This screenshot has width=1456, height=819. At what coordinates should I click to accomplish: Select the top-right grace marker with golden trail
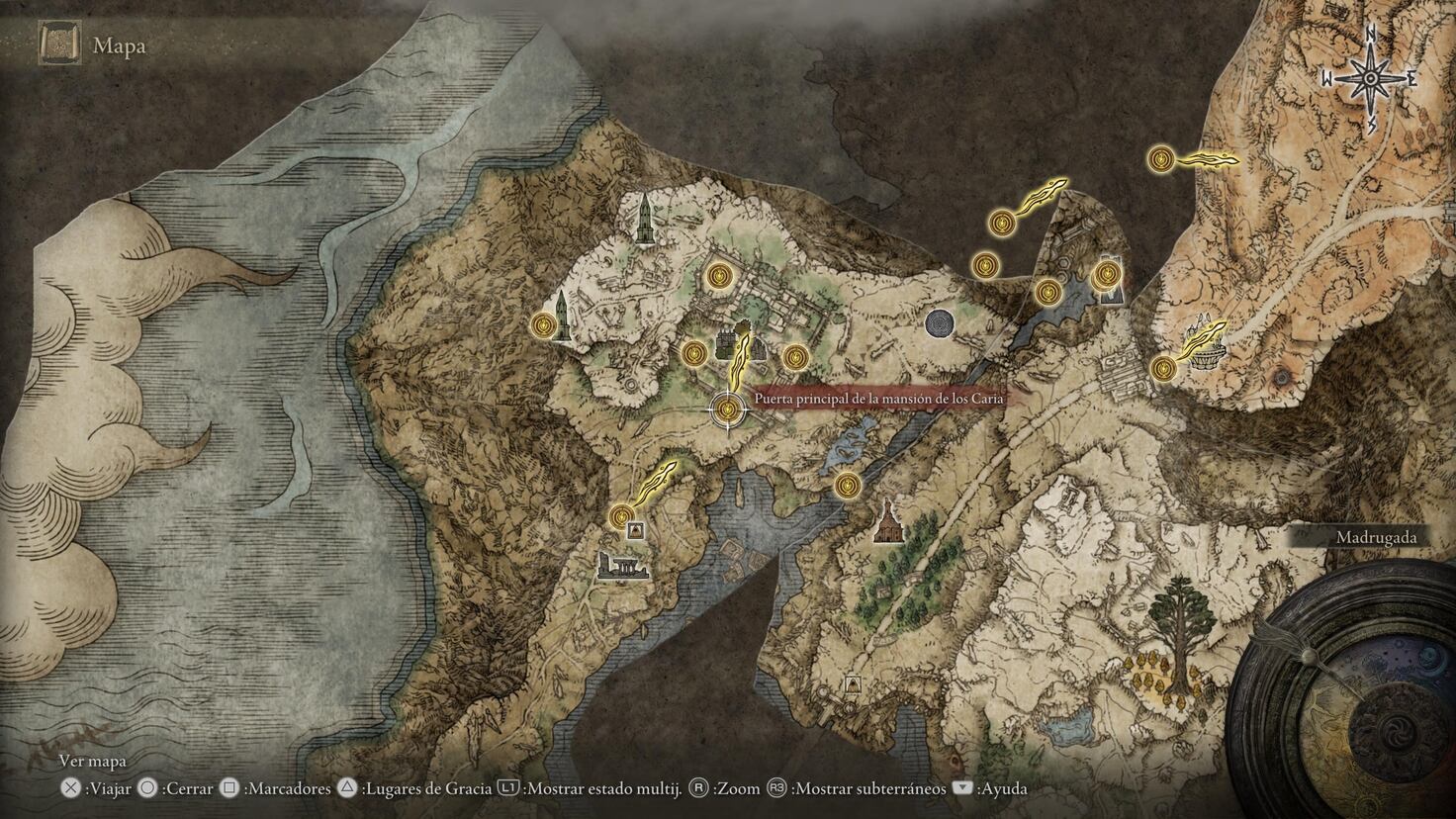[x=1160, y=158]
